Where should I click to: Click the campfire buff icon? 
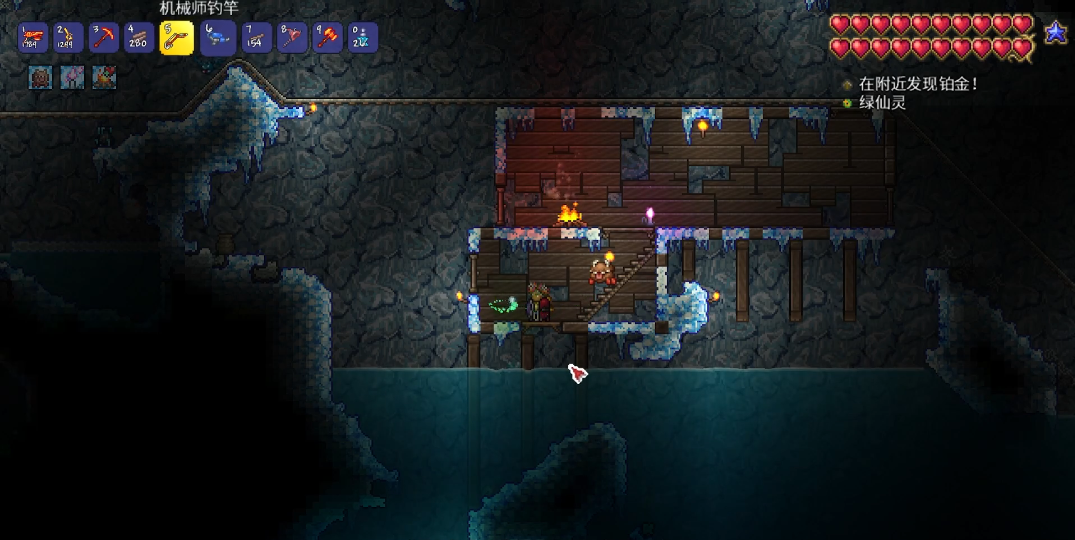click(104, 77)
